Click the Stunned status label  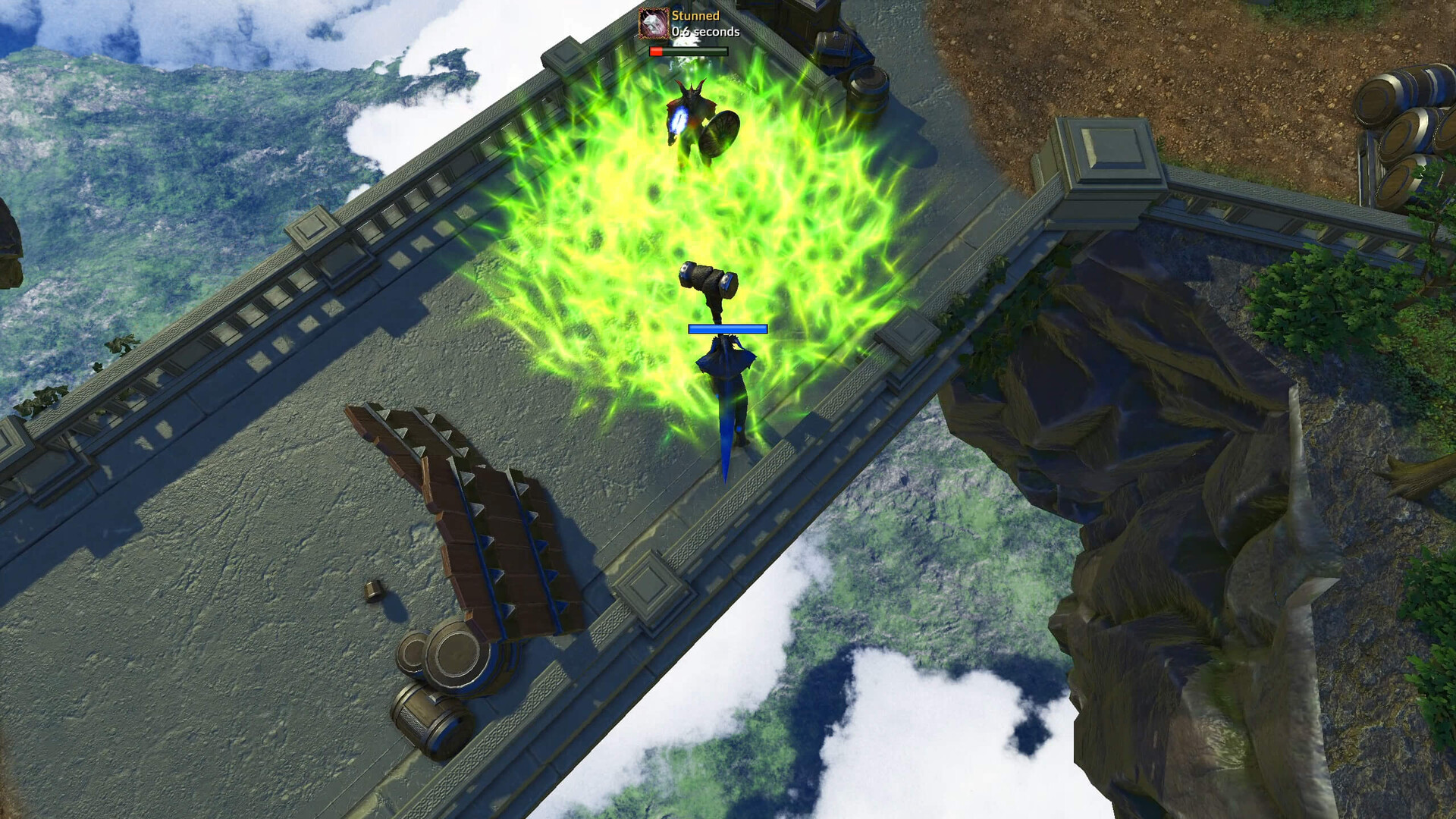[695, 14]
